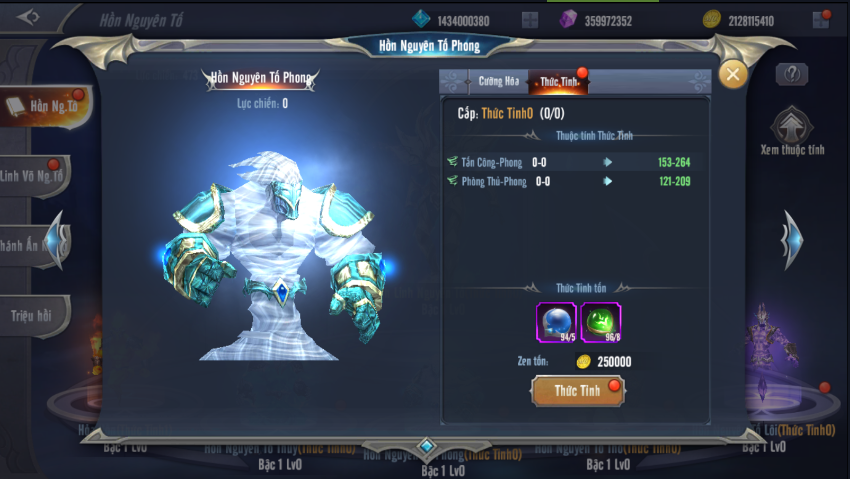Viewport: 850px width, 479px height.
Task: Show the question mark help info
Action: pos(791,74)
